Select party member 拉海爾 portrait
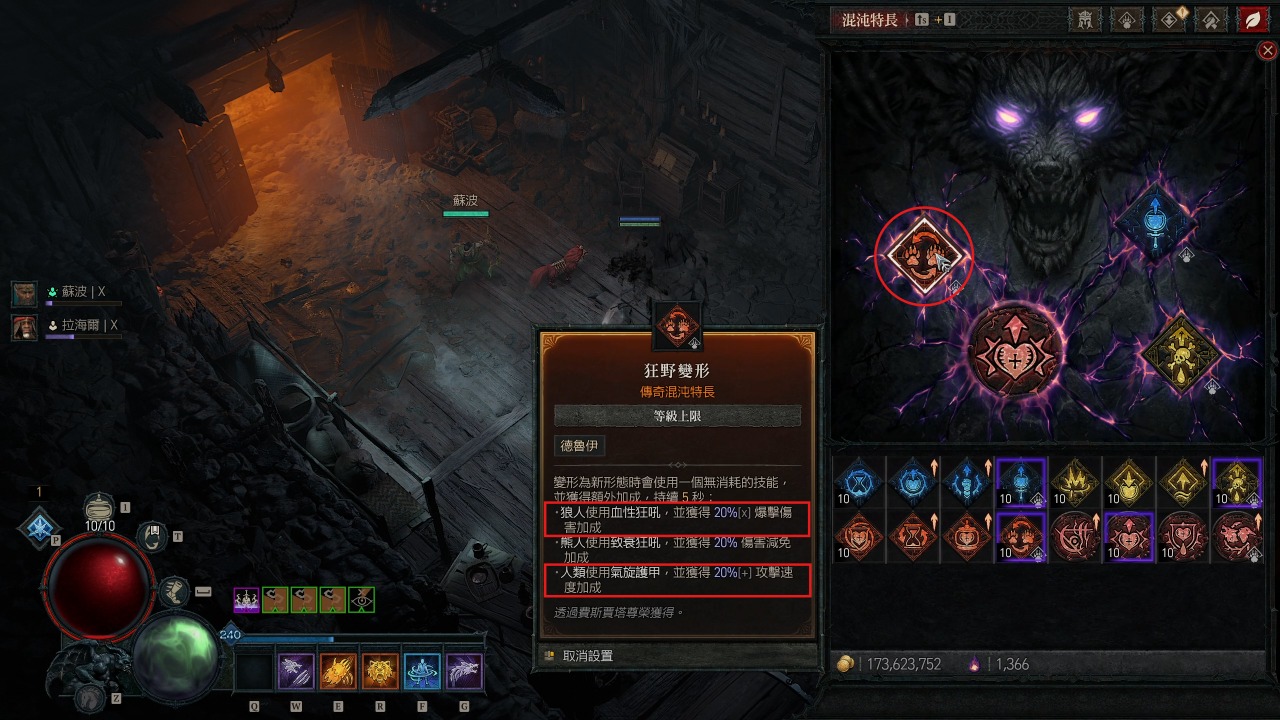Viewport: 1280px width, 720px height. pyautogui.click(x=24, y=326)
